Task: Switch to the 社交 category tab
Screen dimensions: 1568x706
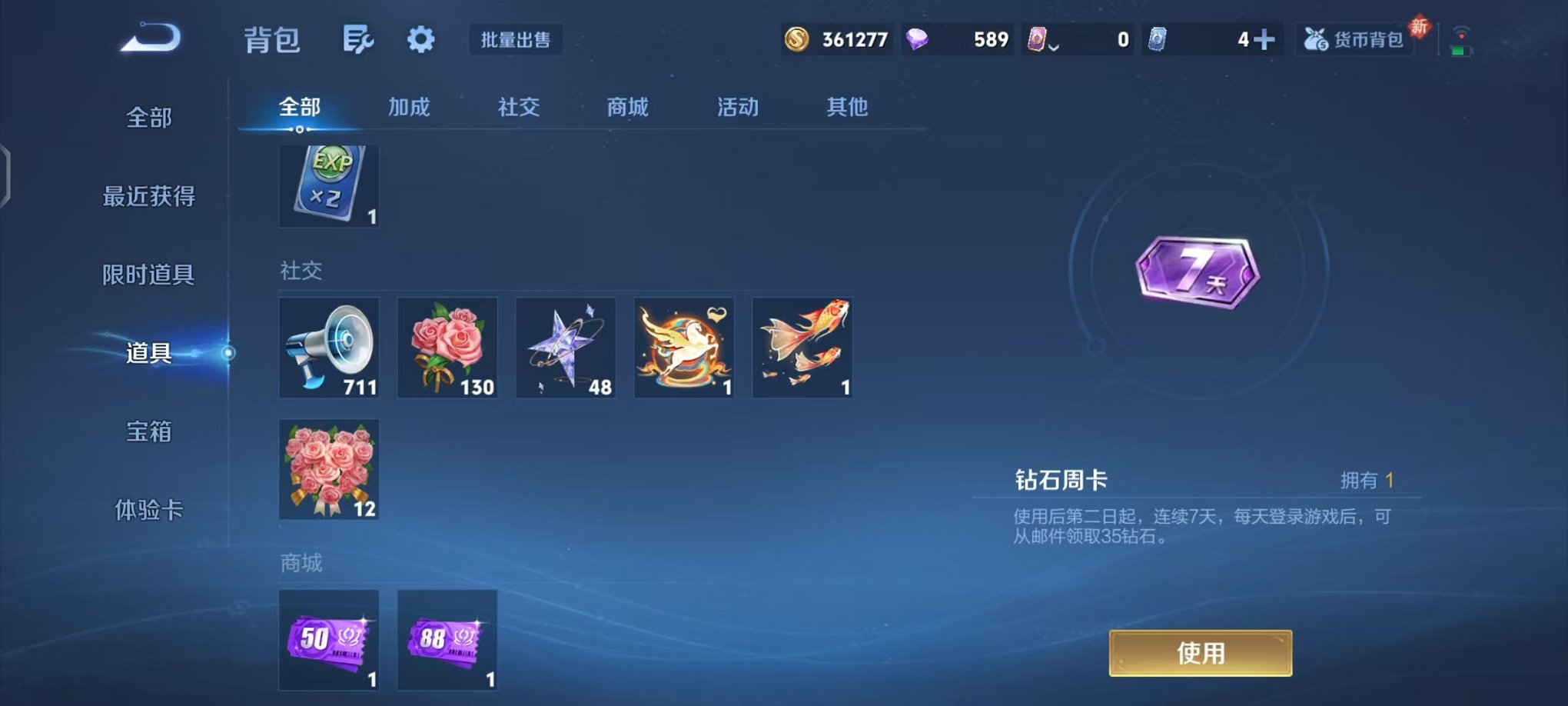Action: (517, 108)
